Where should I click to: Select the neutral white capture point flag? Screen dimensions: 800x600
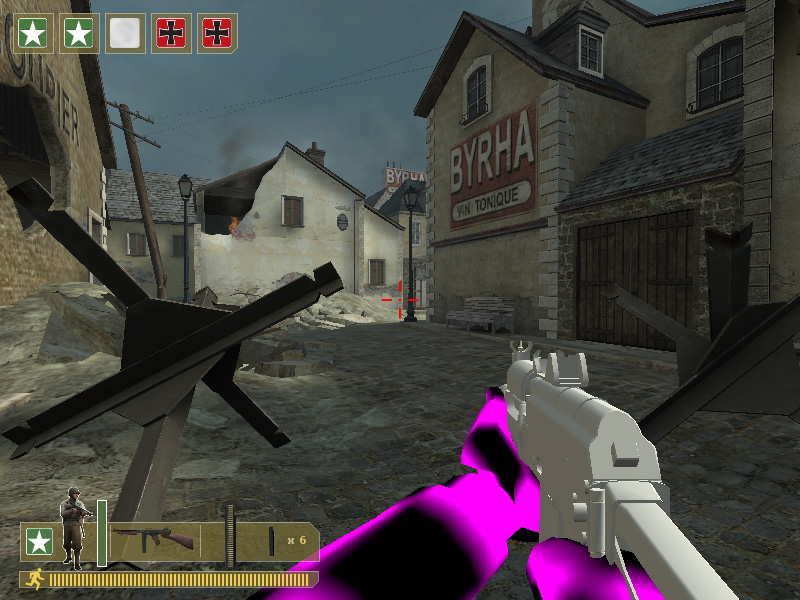126,33
